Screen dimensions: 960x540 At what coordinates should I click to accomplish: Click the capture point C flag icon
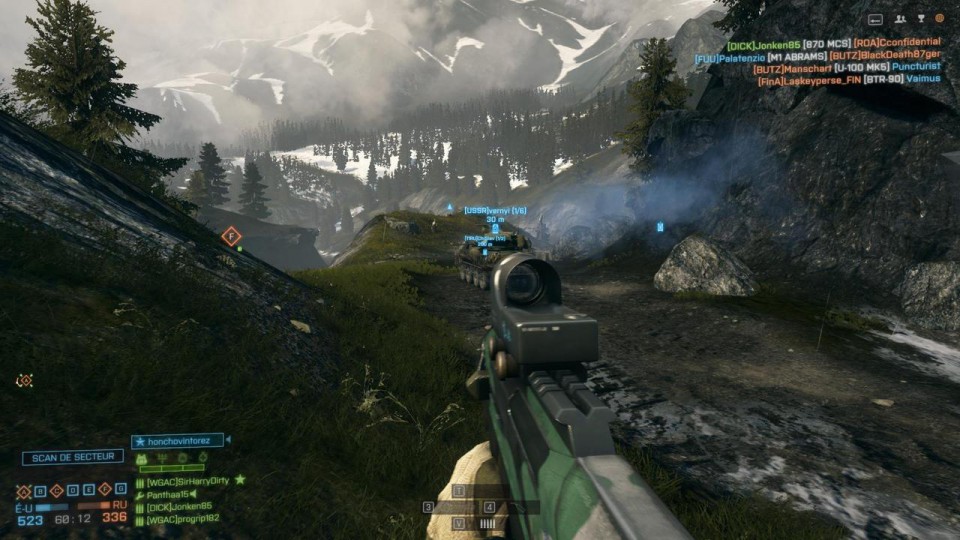(57, 492)
